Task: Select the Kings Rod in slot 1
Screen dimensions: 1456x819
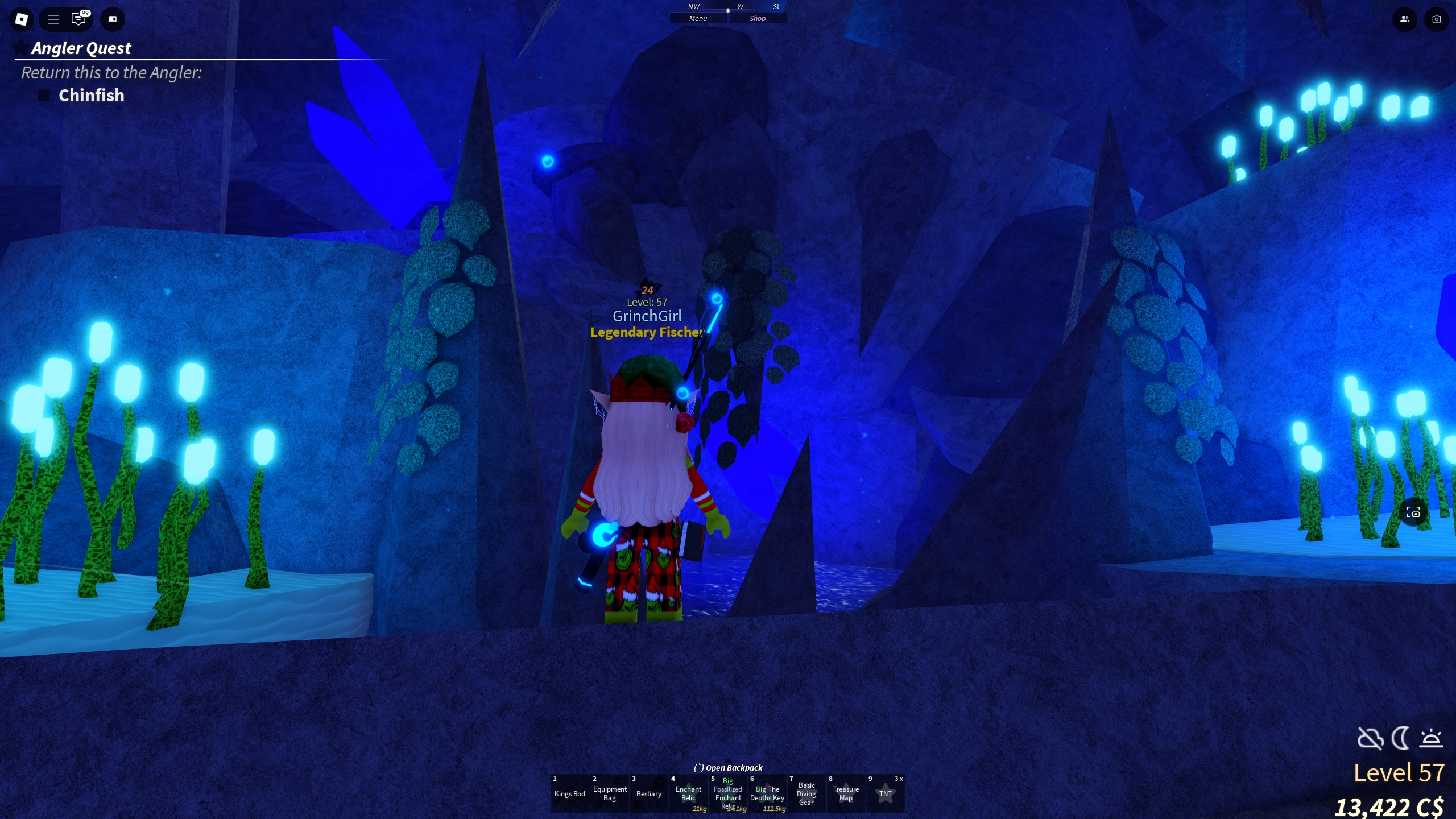Action: (570, 793)
